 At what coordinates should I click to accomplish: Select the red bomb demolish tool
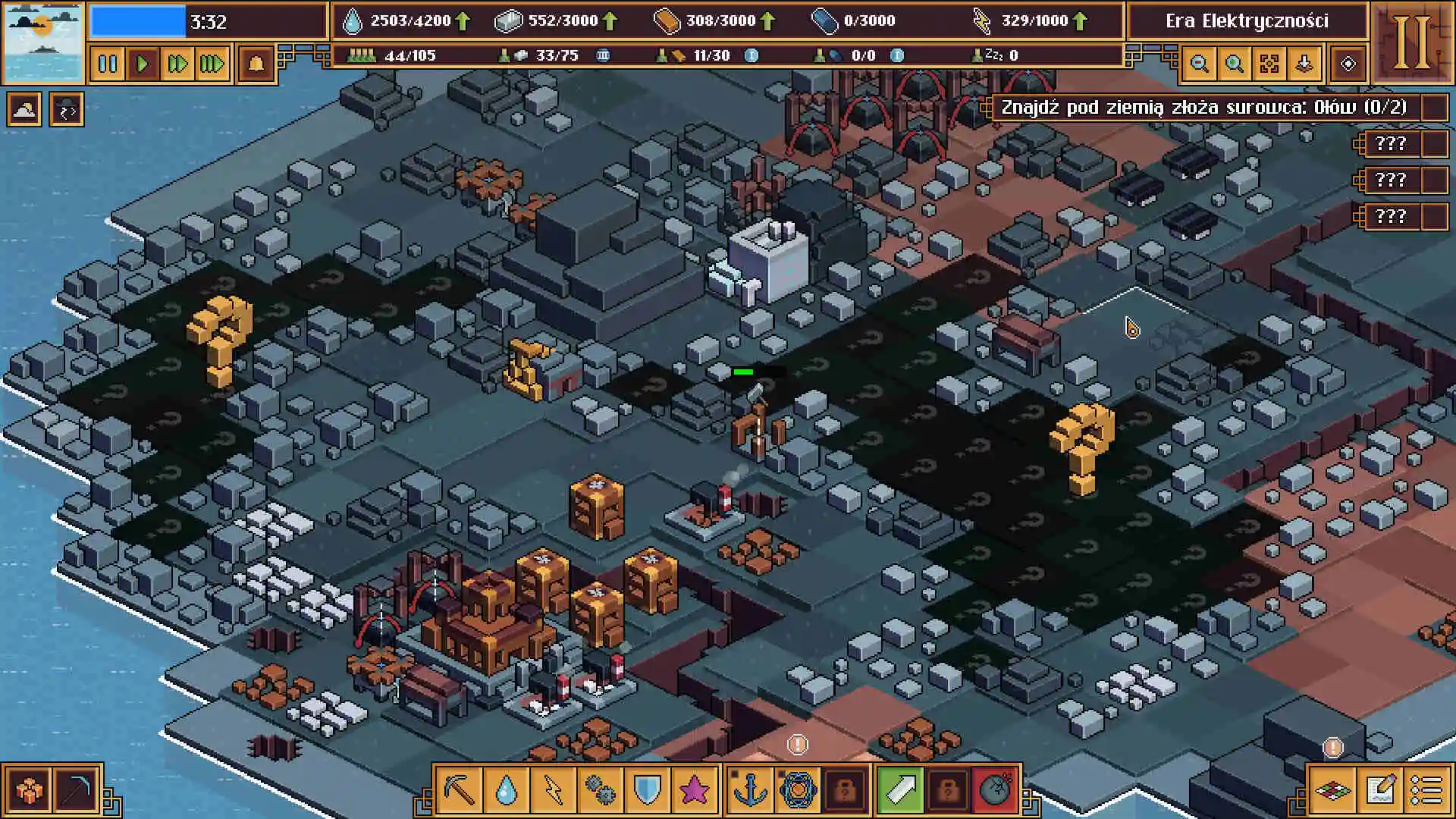coord(994,790)
